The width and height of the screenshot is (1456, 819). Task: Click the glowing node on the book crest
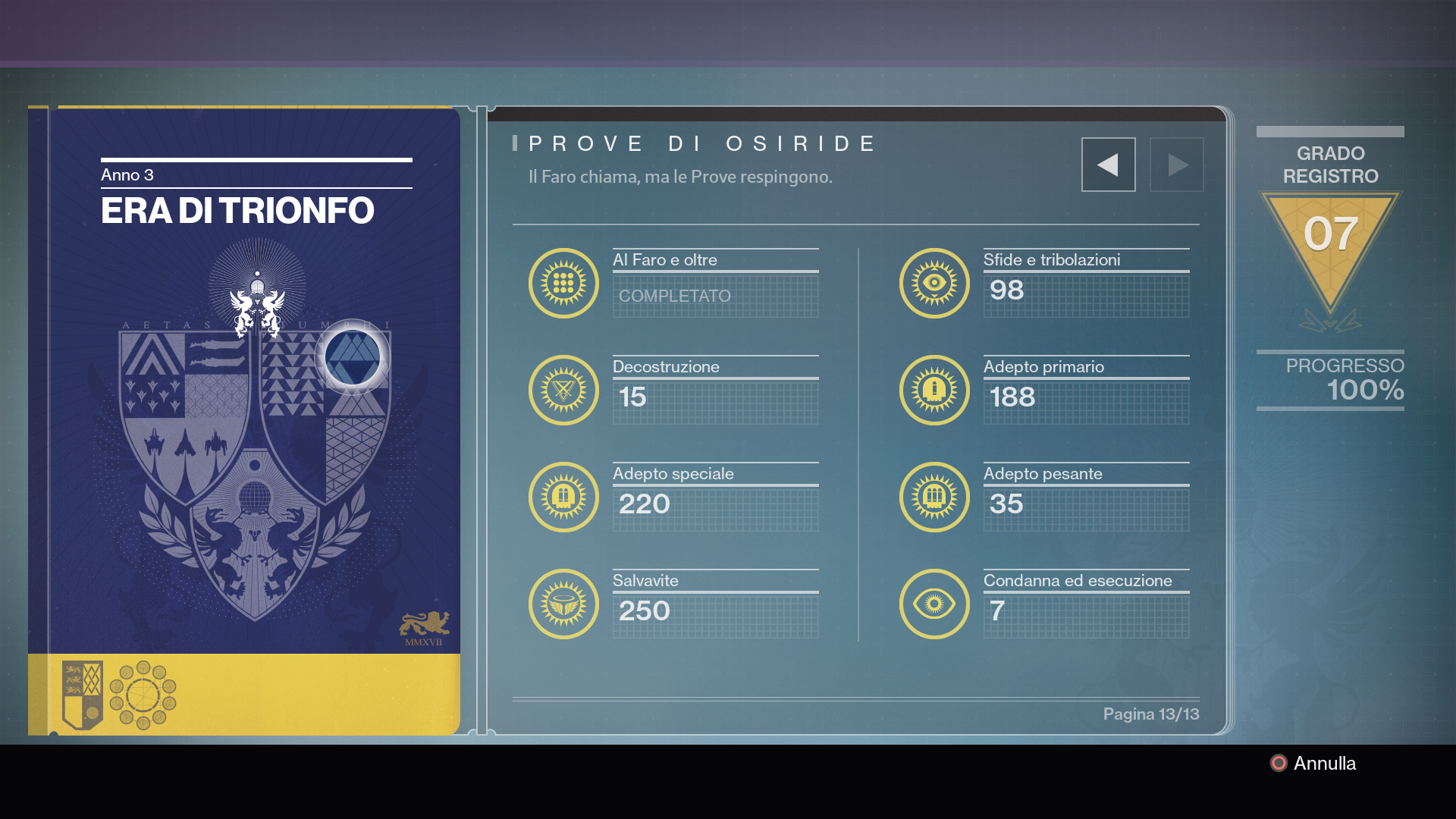tap(353, 357)
